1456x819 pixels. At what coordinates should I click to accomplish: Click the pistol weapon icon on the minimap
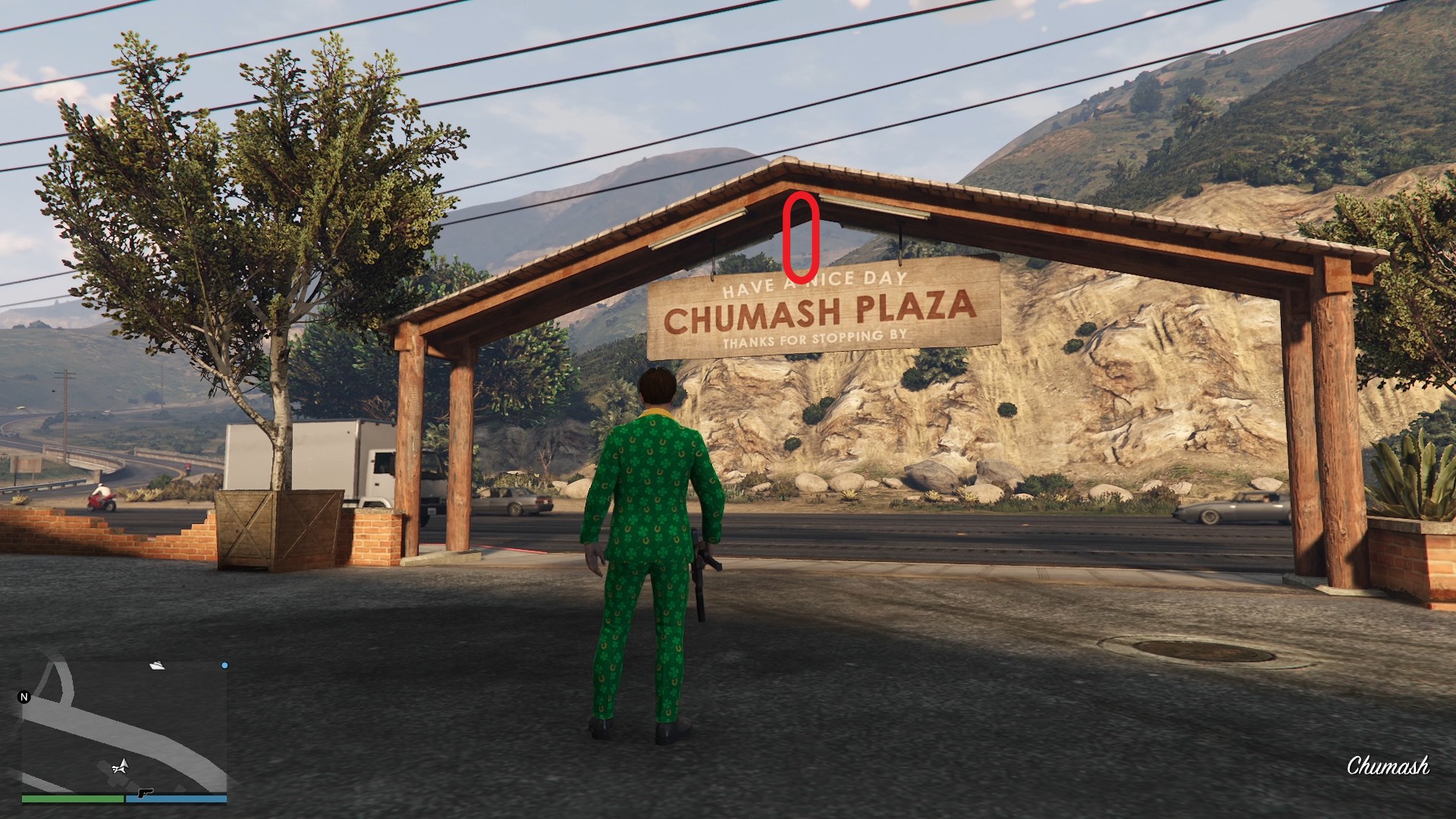[145, 793]
